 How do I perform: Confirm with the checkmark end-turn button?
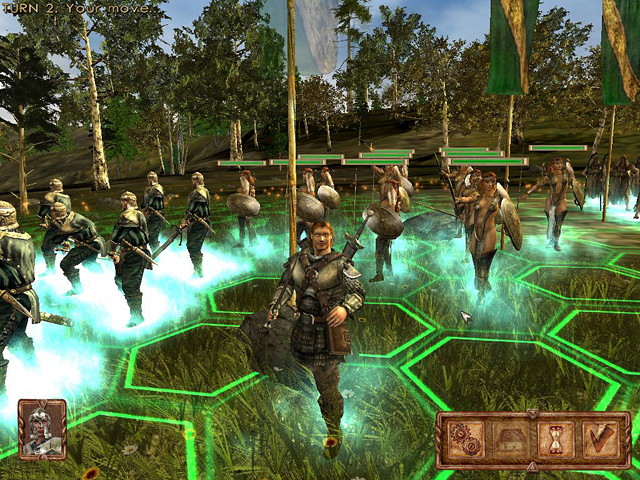pos(600,439)
